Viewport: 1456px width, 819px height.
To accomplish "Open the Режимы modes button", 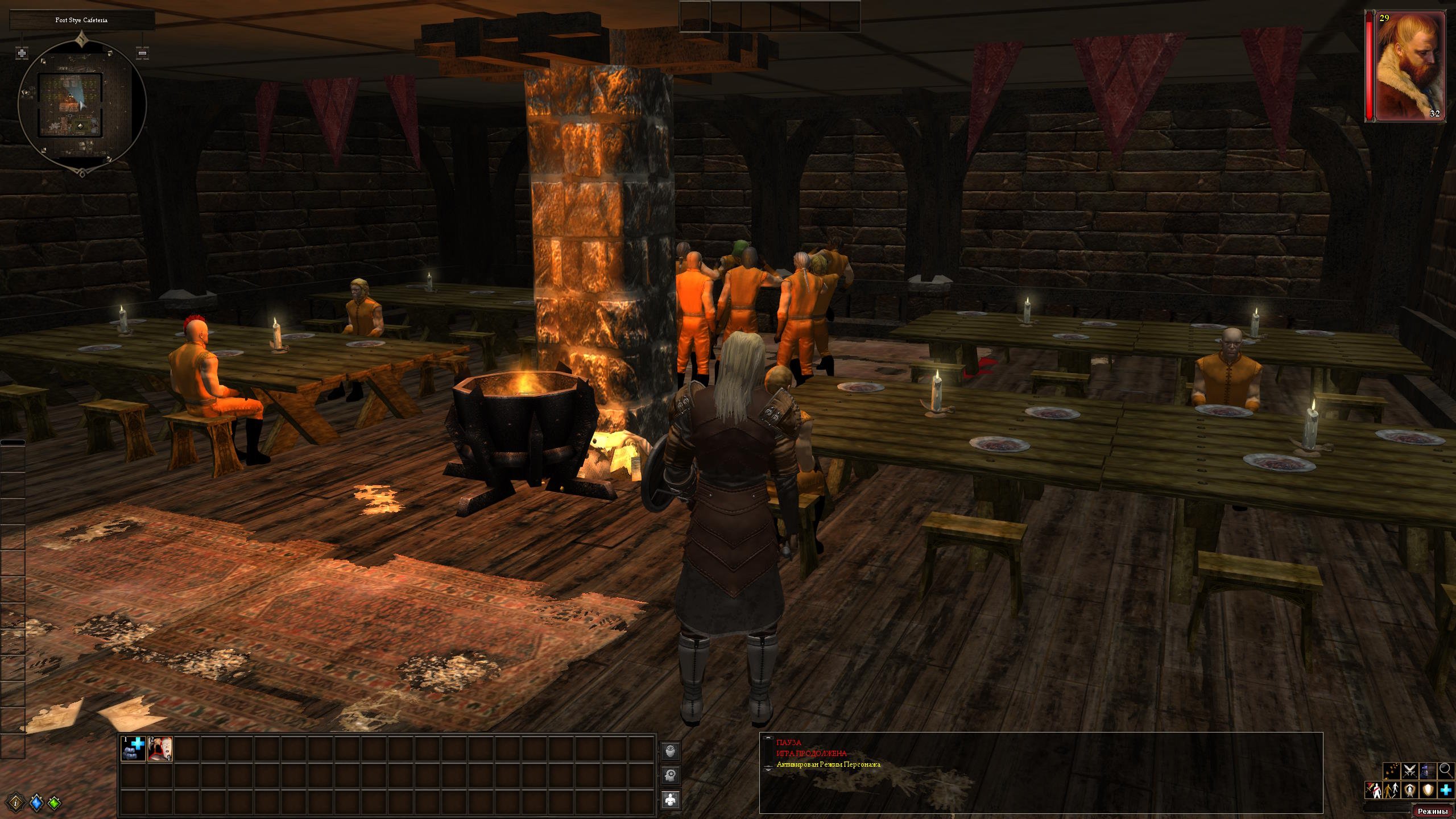I will (x=1434, y=811).
